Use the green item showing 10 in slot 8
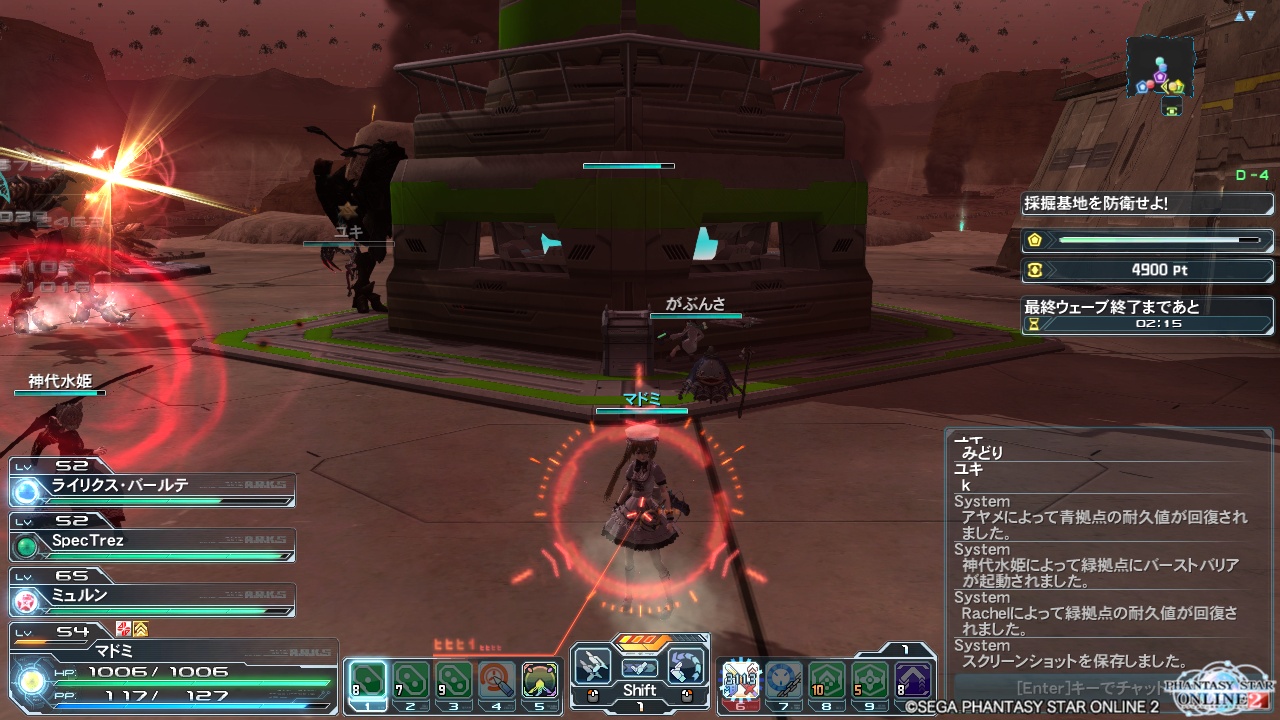 (x=827, y=682)
